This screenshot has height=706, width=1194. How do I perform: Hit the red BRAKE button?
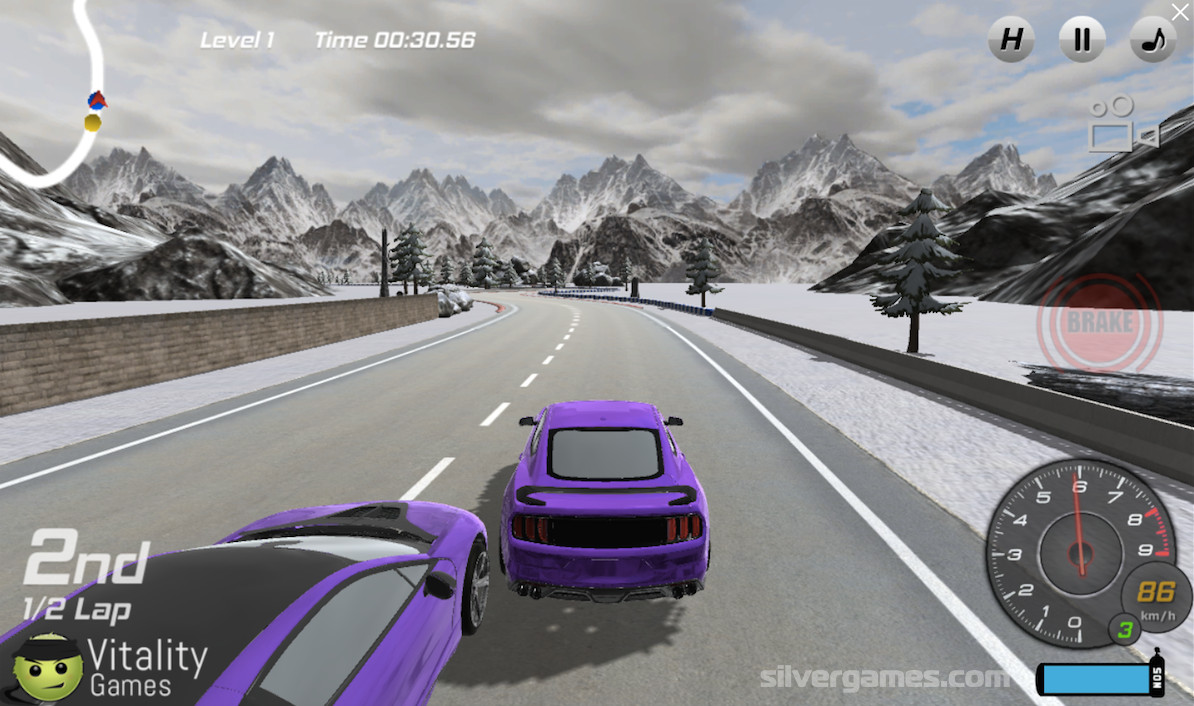click(1099, 323)
